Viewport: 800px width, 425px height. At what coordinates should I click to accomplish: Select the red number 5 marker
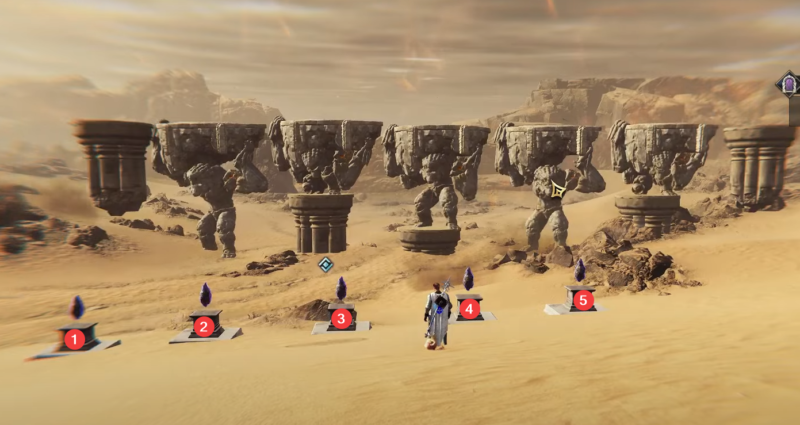(583, 298)
